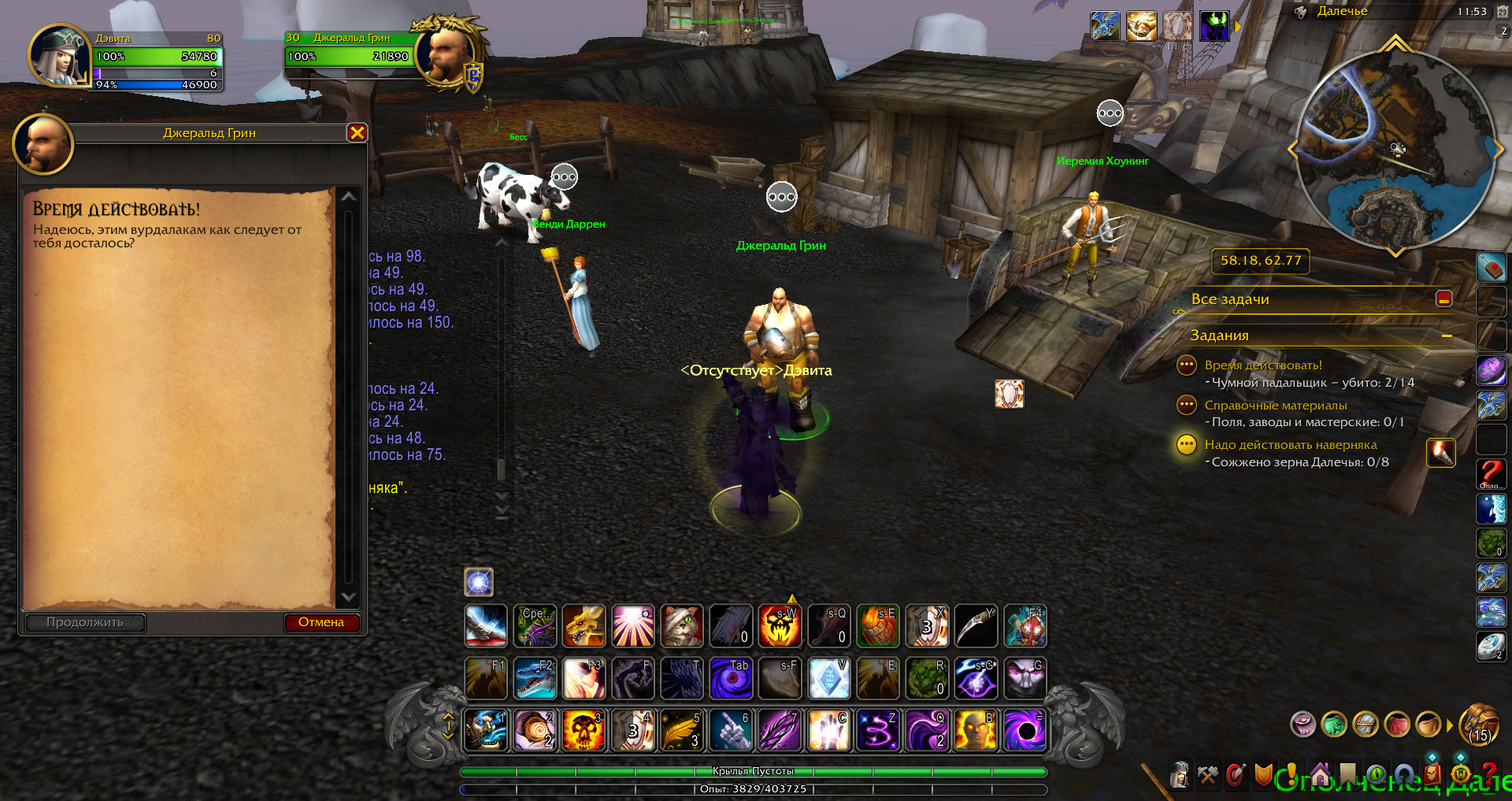Open the calendar next to the clock
Screen dimensions: 1512x801
coord(1502,11)
